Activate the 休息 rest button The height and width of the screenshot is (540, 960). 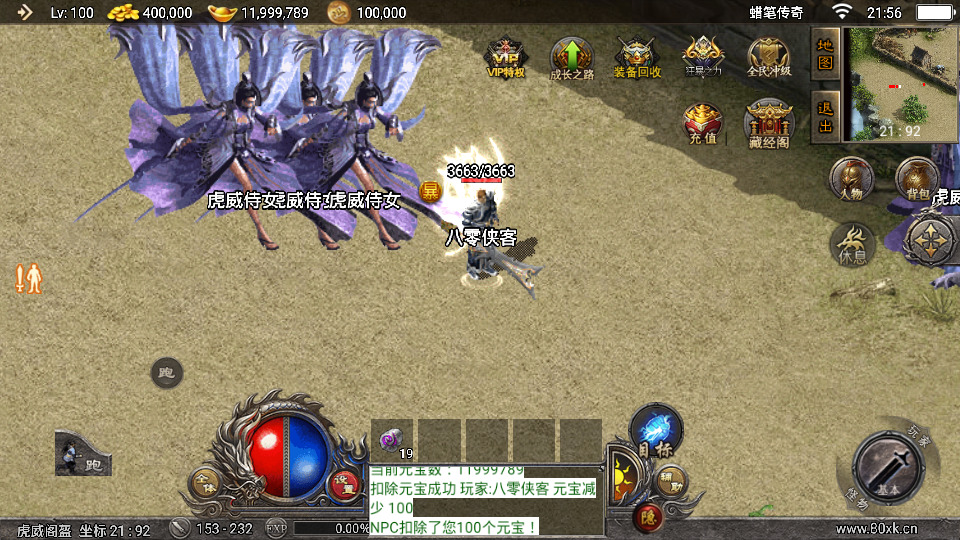[853, 243]
